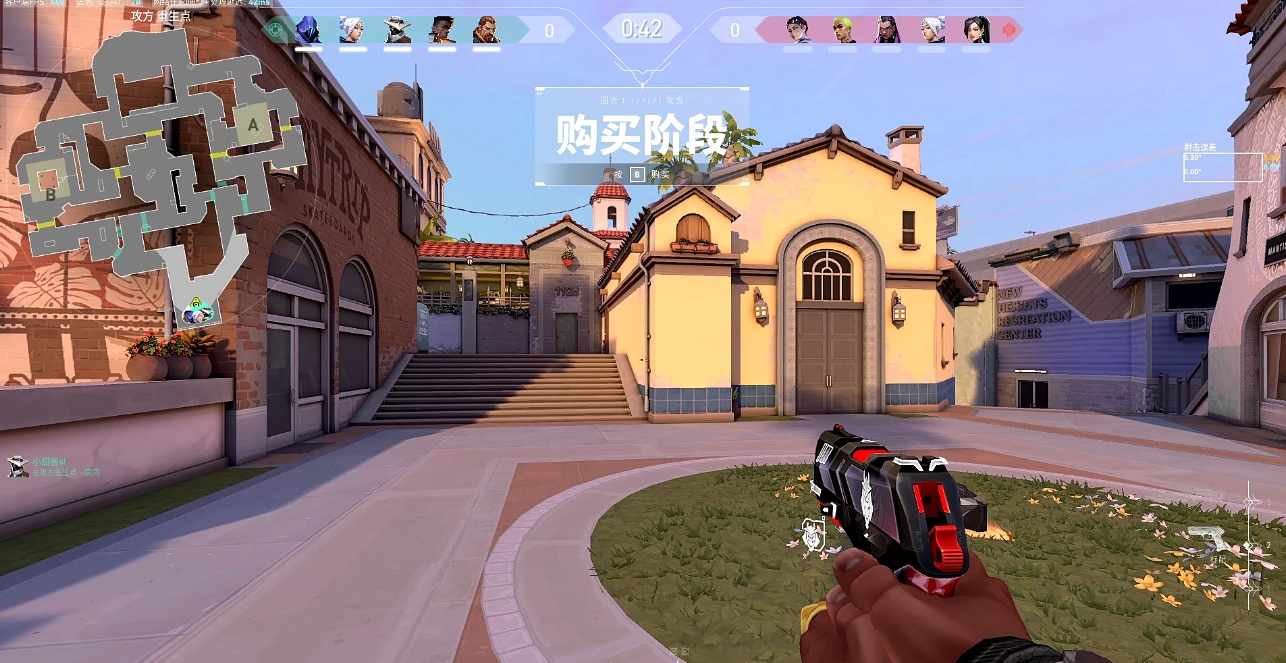Select the A site marker on the minimap
The height and width of the screenshot is (663, 1286).
coord(253,124)
